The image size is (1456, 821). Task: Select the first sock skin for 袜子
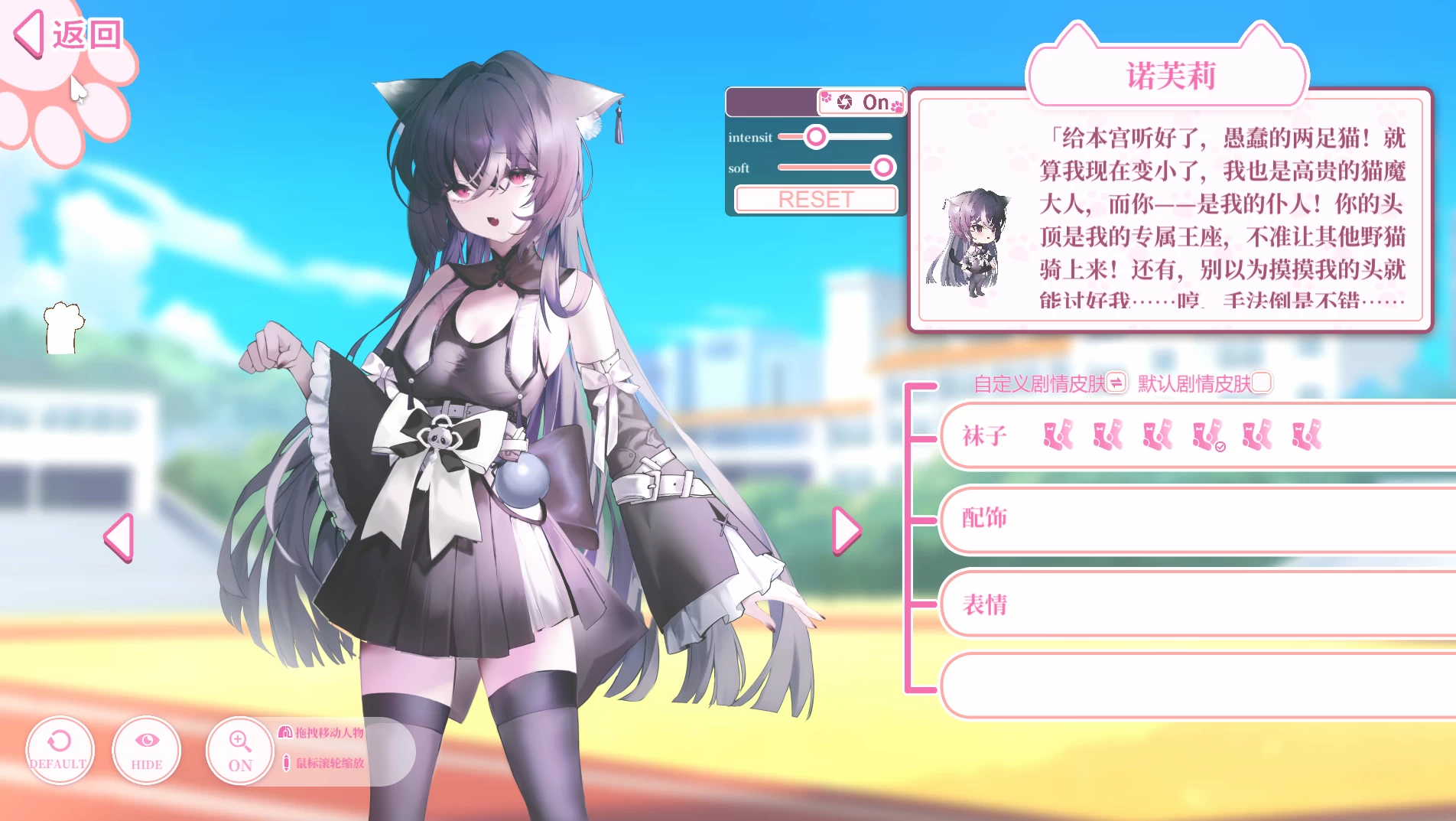point(1058,436)
